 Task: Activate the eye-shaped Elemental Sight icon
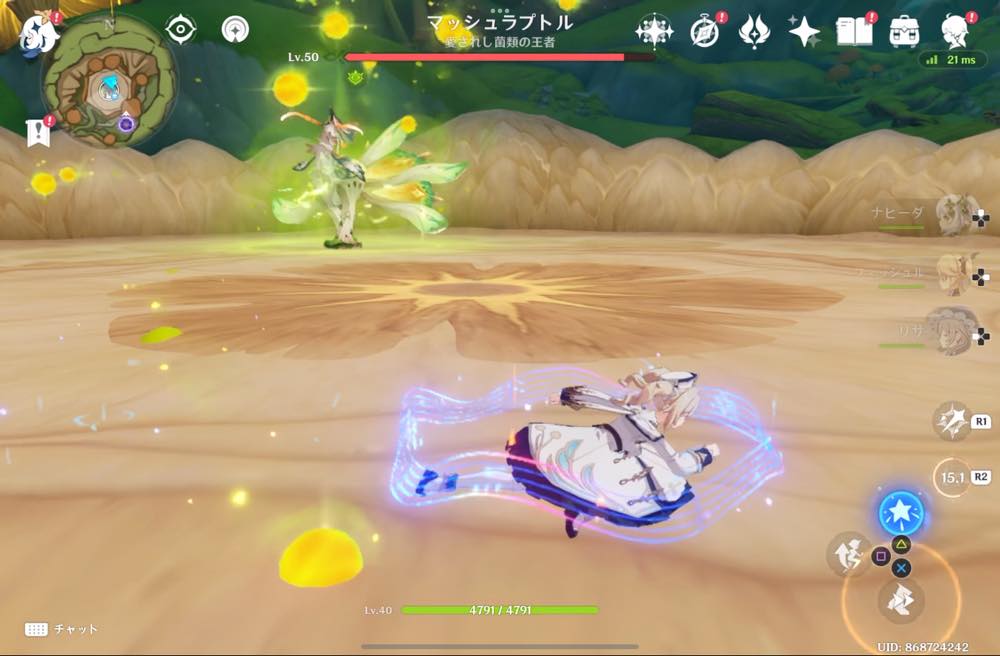point(180,29)
